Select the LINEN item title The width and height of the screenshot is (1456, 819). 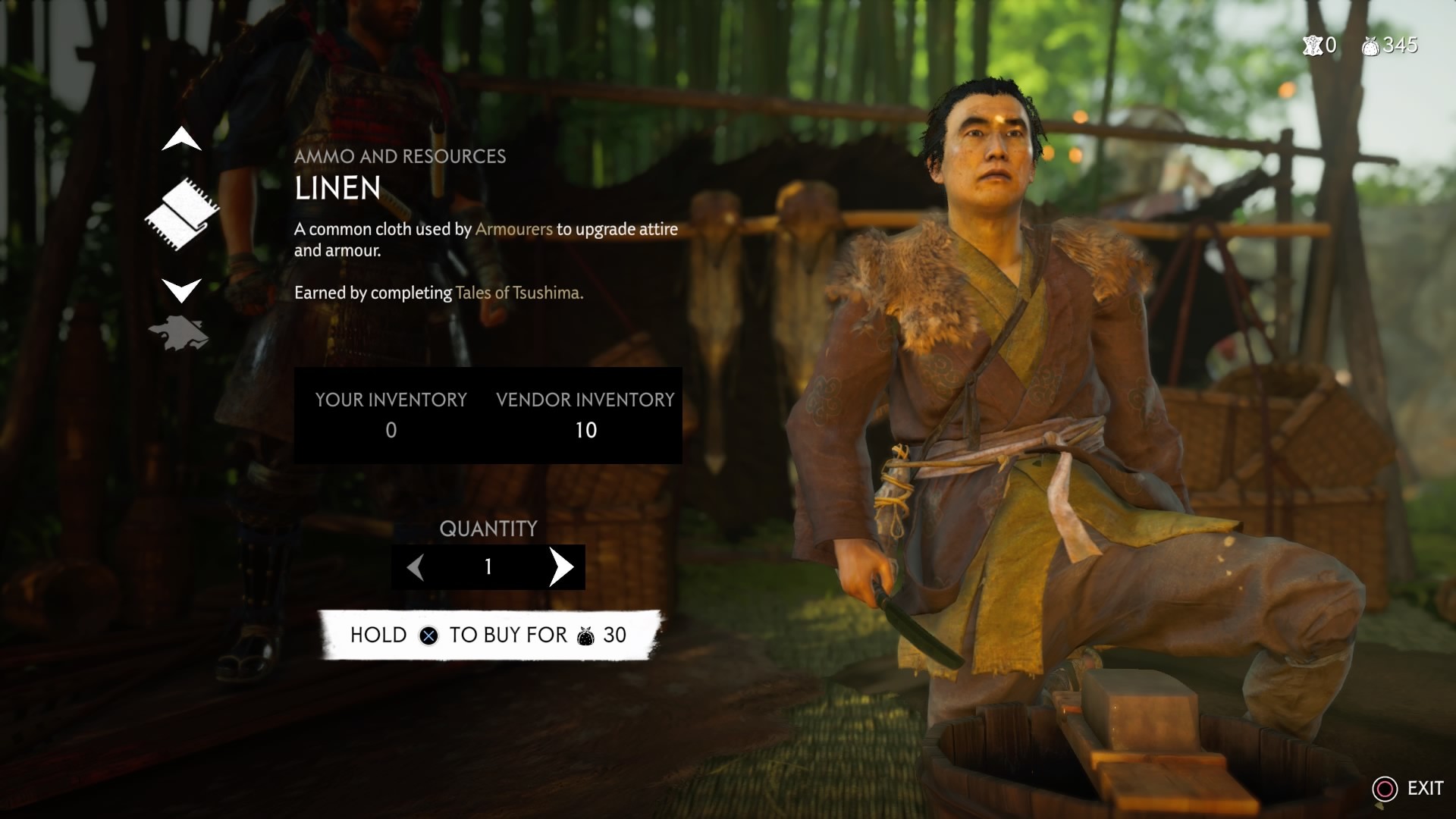(x=338, y=190)
